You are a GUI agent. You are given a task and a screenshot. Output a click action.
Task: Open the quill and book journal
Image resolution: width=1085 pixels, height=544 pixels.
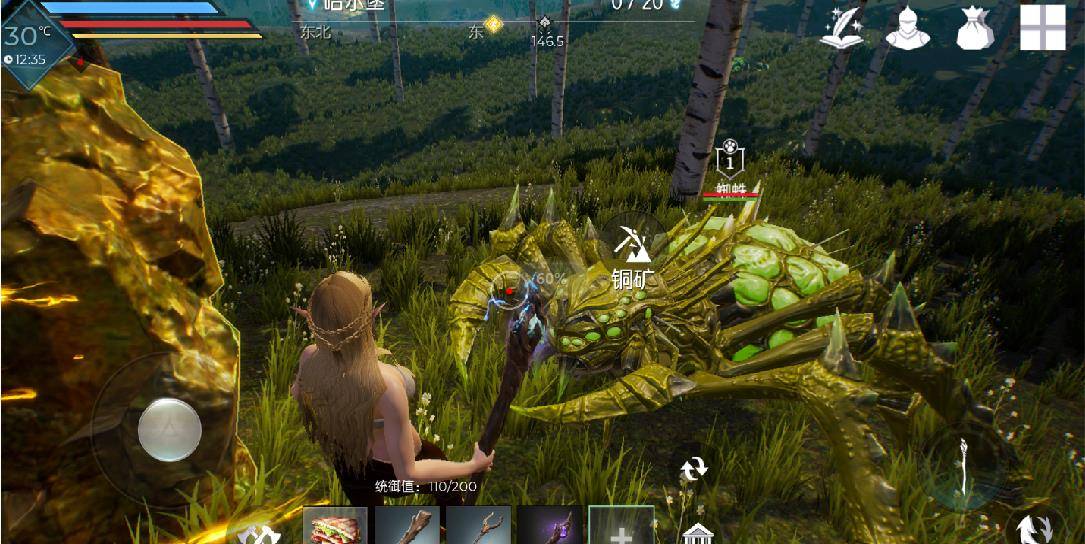point(842,27)
